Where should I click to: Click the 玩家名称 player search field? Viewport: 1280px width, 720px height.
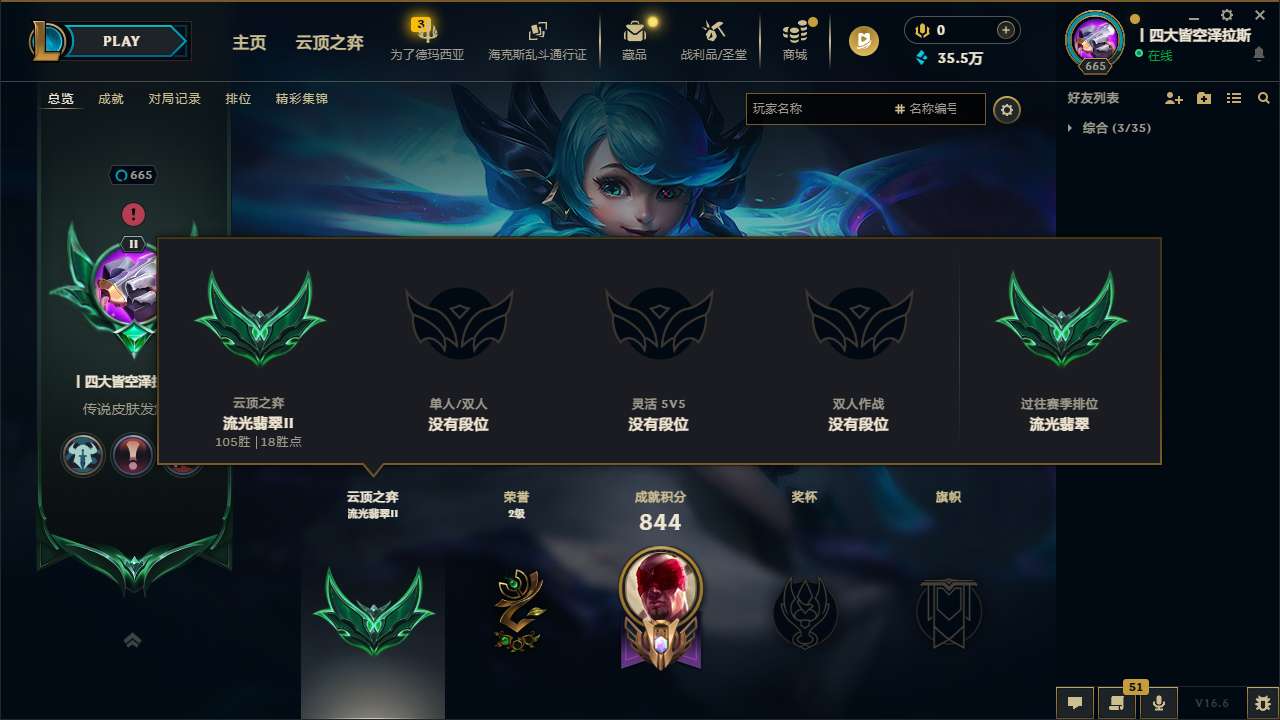pyautogui.click(x=820, y=109)
